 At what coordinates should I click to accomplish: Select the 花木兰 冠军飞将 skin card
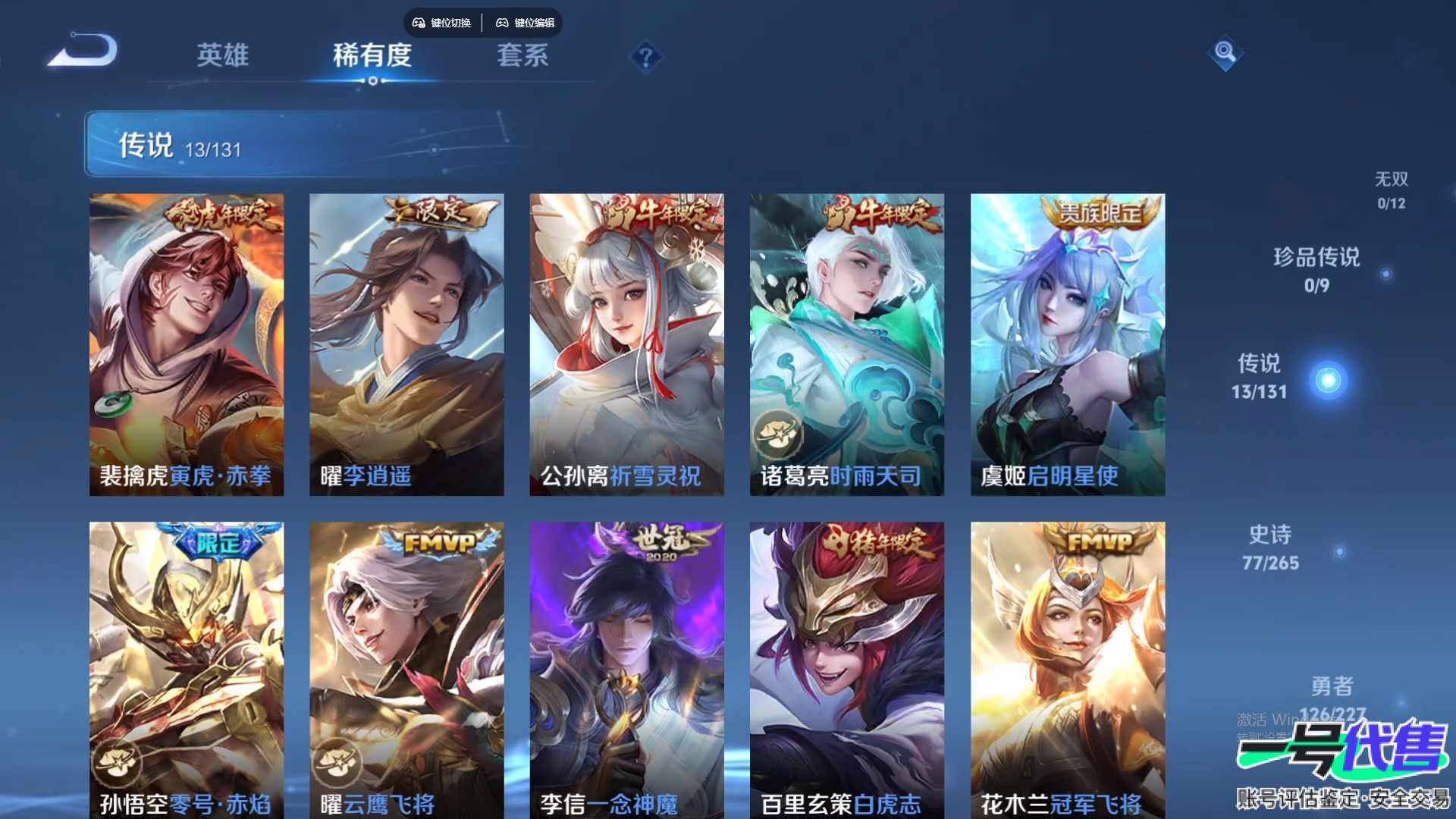pyautogui.click(x=1068, y=667)
